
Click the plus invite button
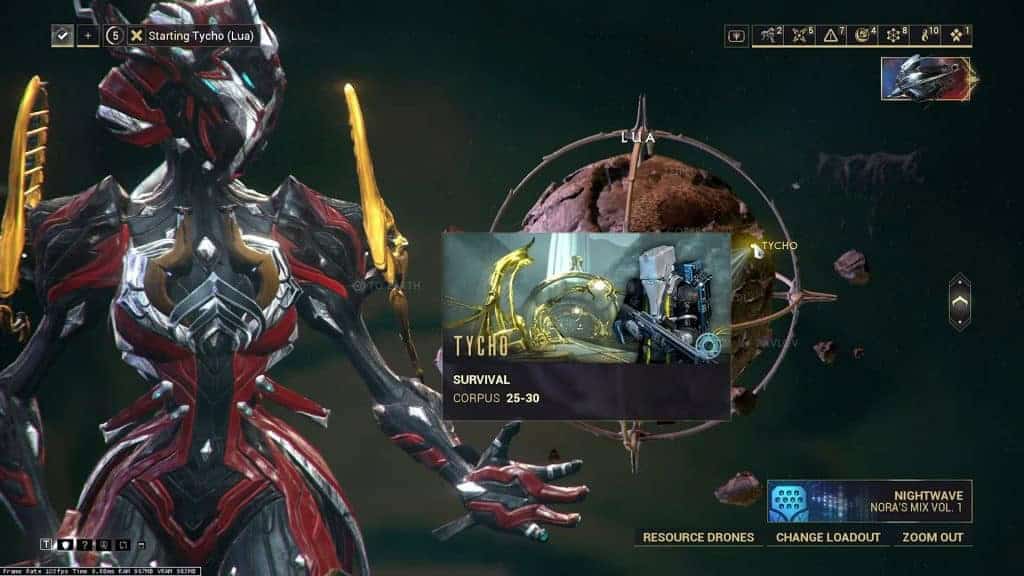88,36
